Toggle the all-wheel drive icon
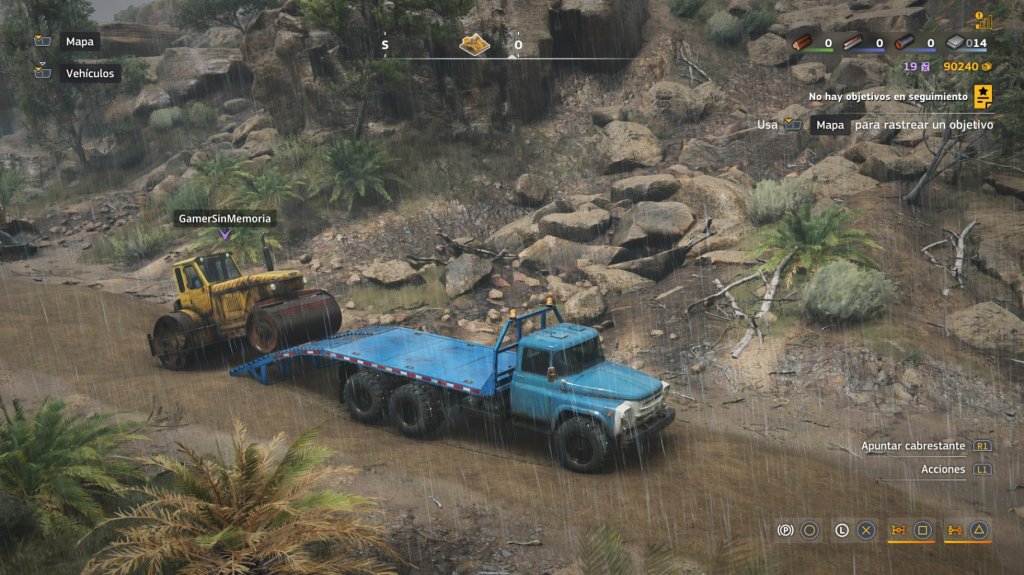1024x575 pixels. (x=954, y=531)
